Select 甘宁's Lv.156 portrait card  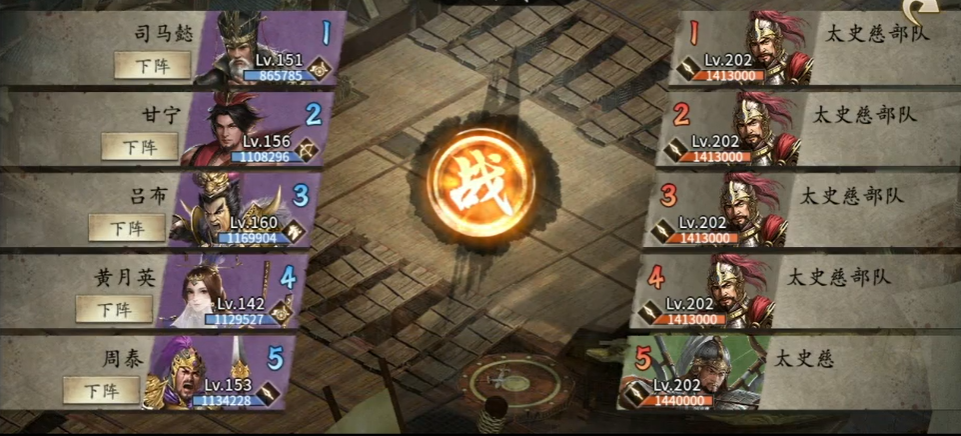250,129
